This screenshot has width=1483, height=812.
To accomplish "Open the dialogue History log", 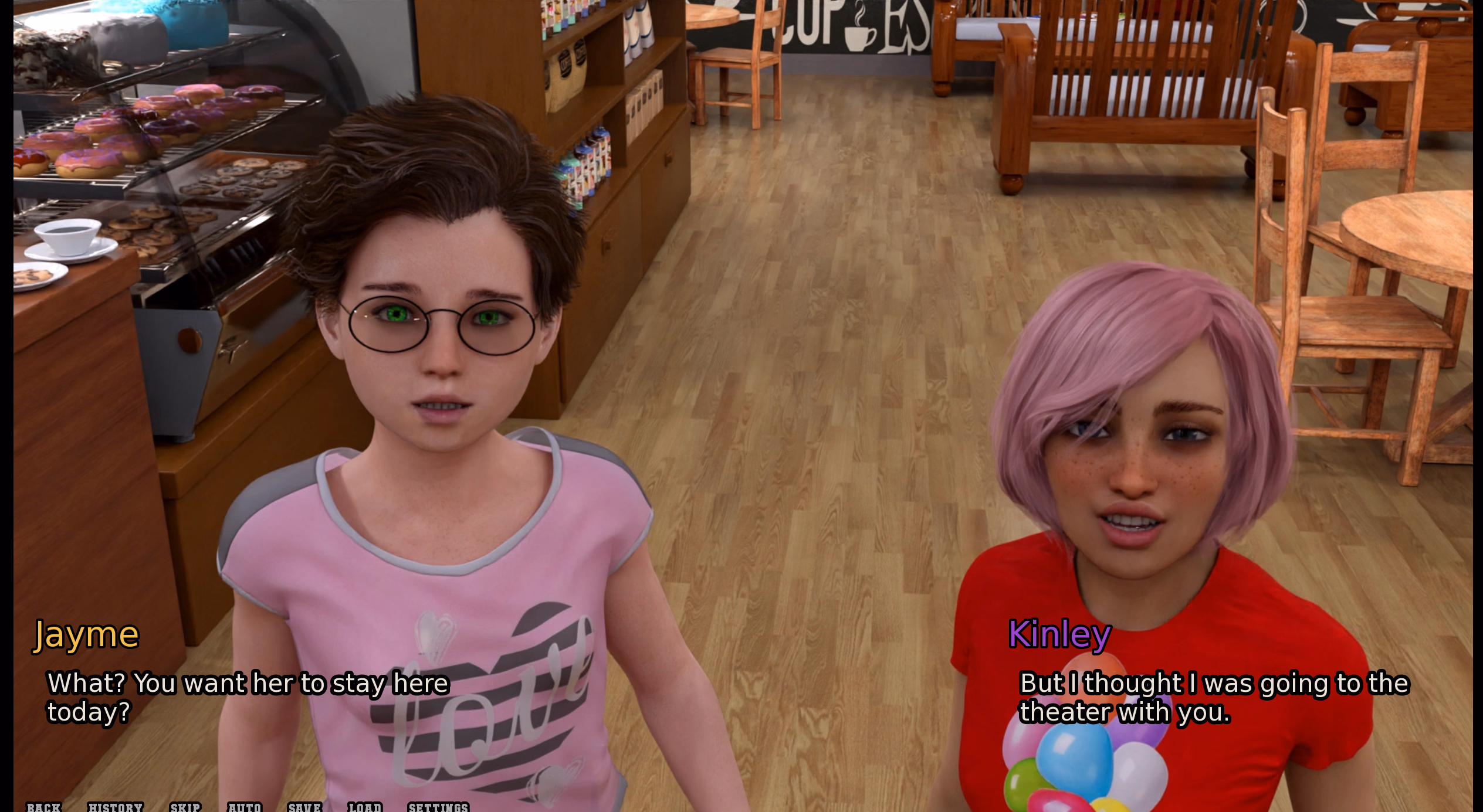I will (116, 807).
